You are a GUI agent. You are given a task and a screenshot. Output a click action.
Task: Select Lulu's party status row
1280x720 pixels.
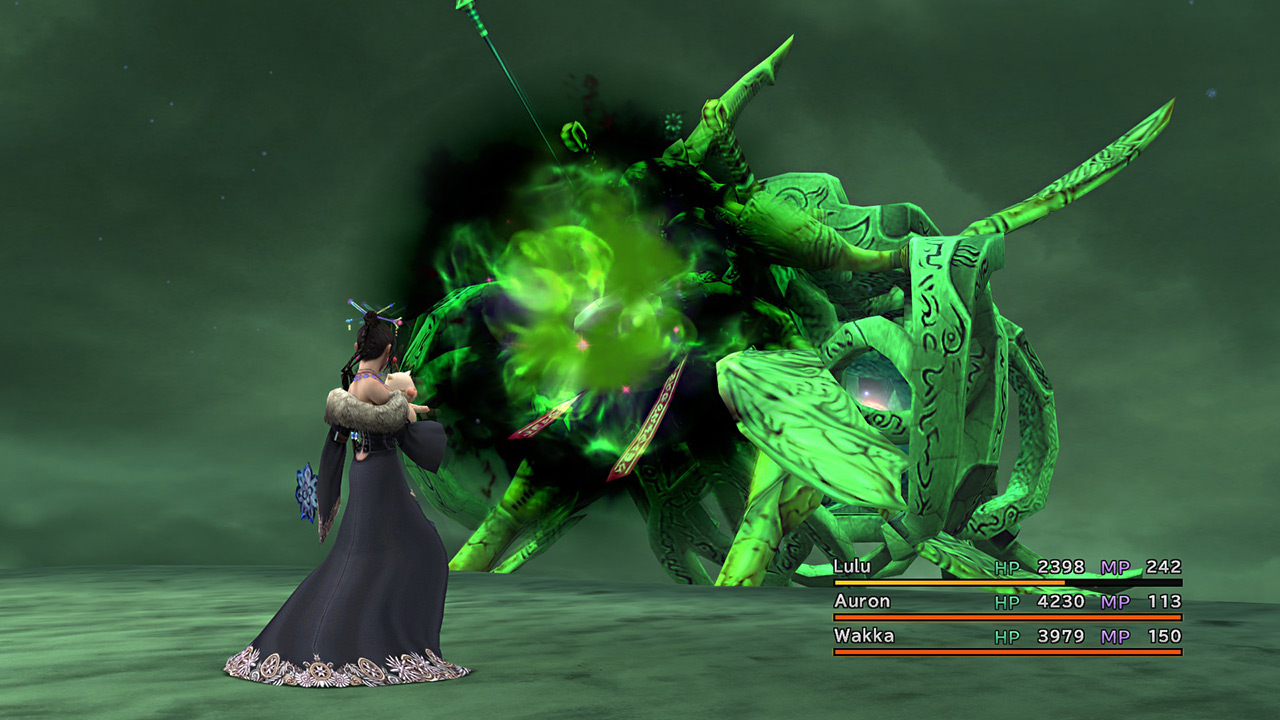click(1007, 568)
